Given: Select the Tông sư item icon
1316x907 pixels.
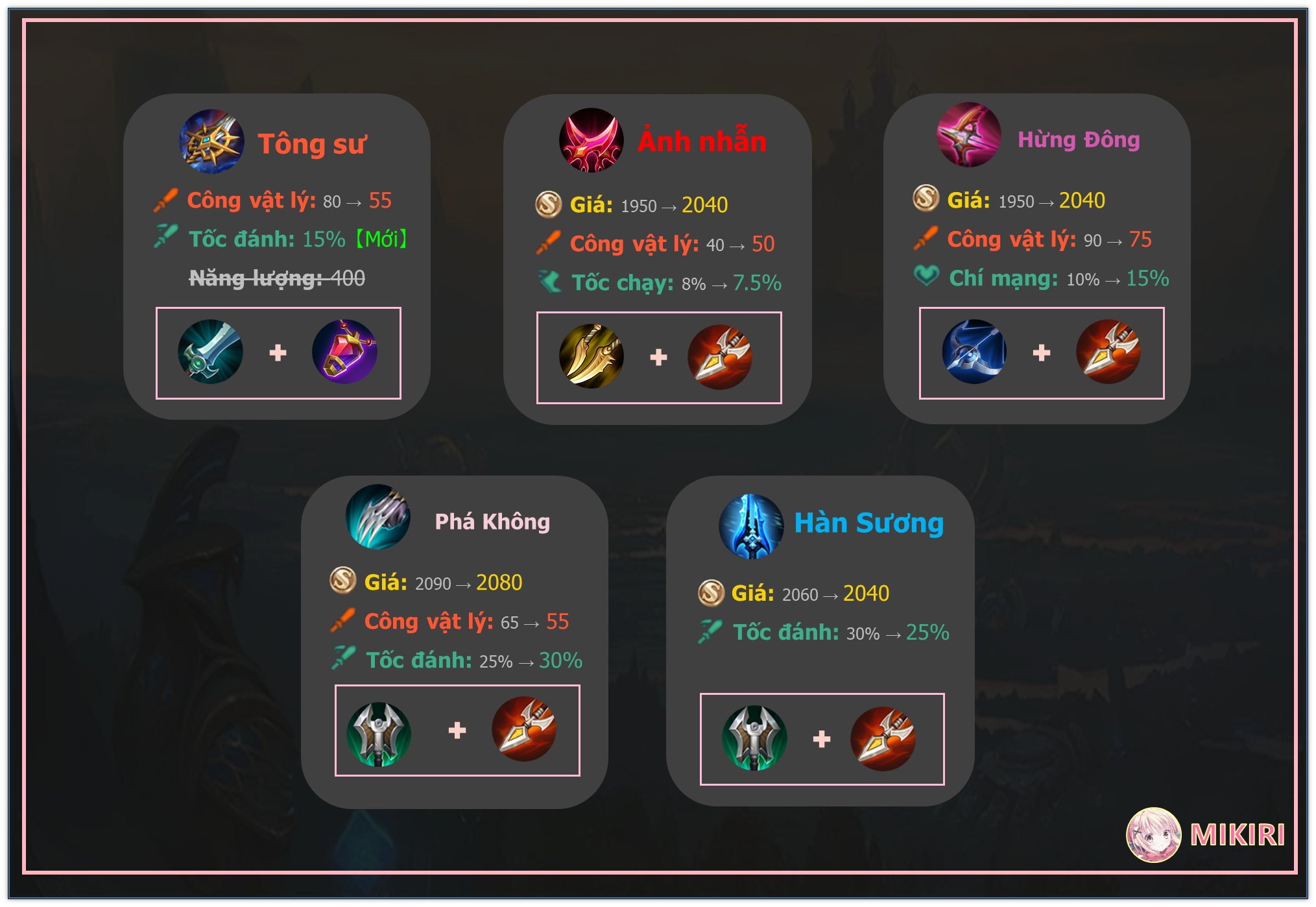Looking at the screenshot, I should (211, 141).
